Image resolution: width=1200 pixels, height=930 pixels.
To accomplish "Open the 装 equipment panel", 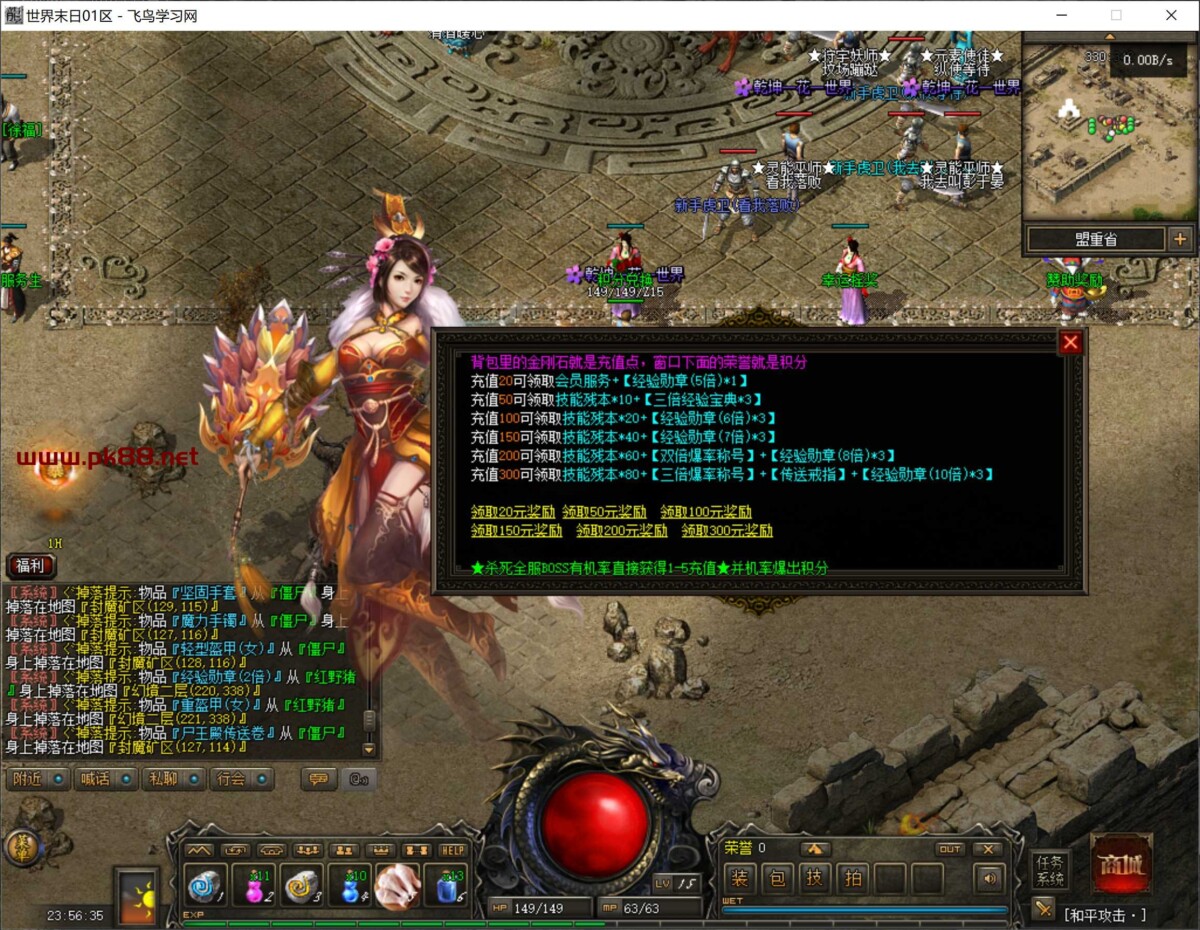I will (x=740, y=879).
